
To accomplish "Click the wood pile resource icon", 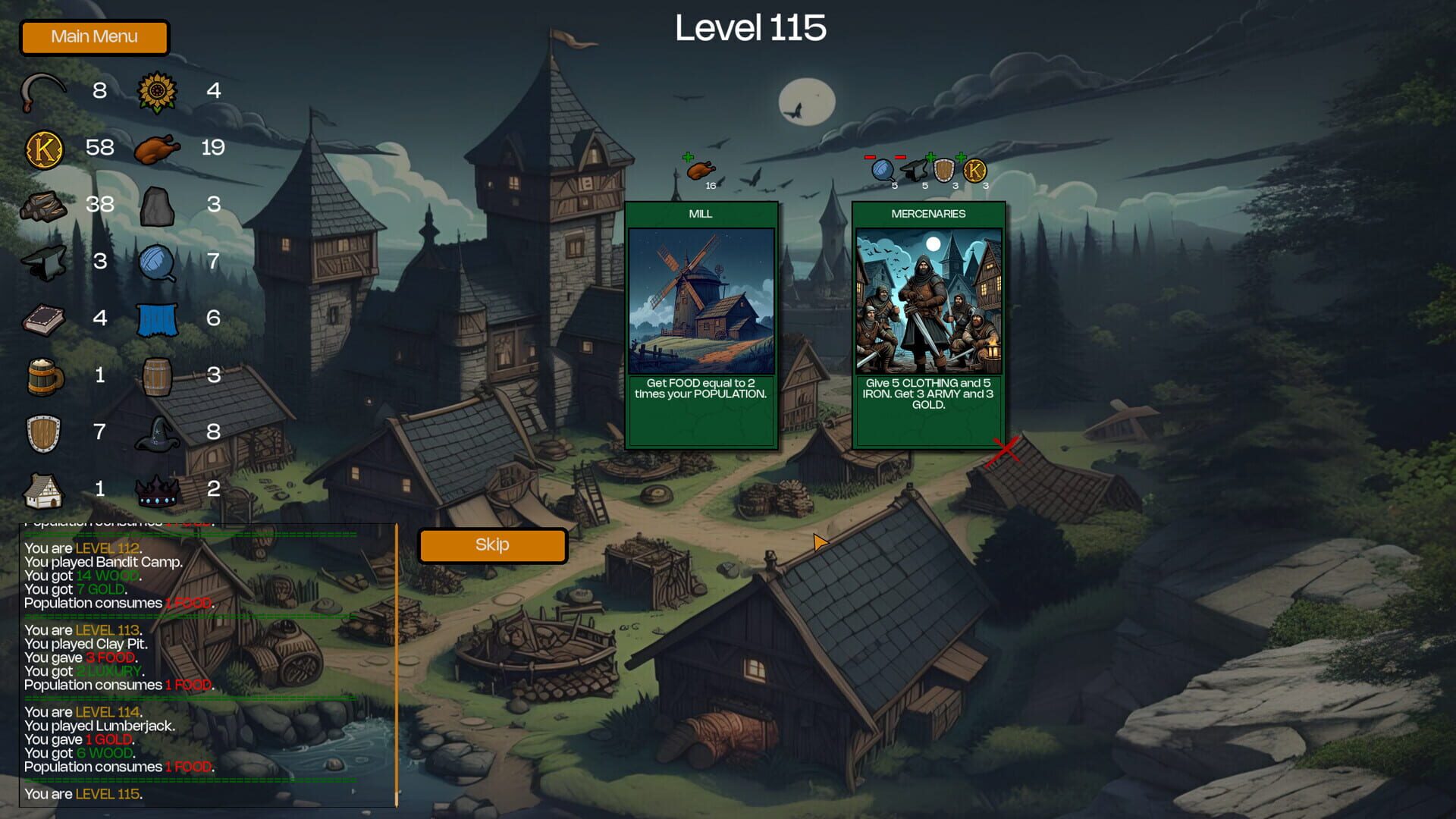I will click(x=43, y=205).
